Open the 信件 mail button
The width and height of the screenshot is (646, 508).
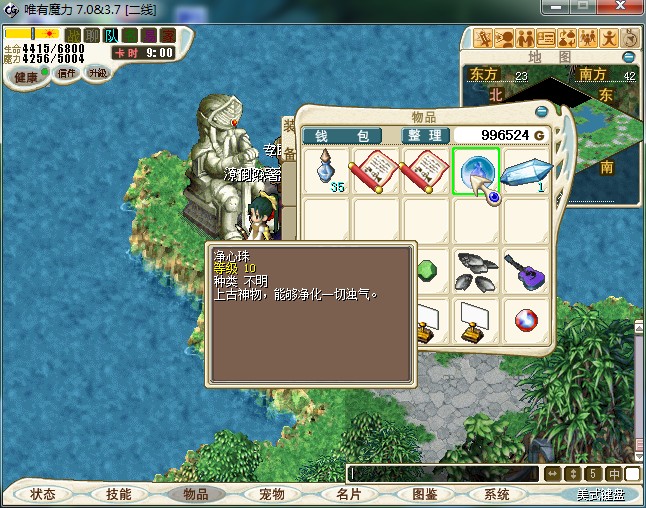(x=67, y=73)
